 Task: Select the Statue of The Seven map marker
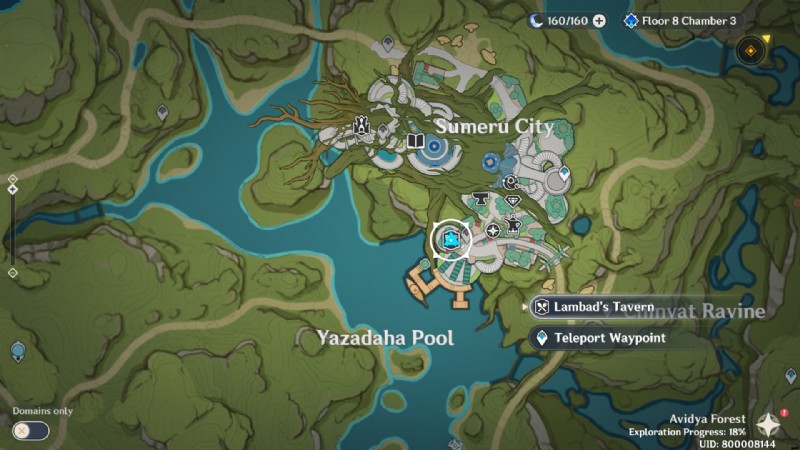coord(359,127)
